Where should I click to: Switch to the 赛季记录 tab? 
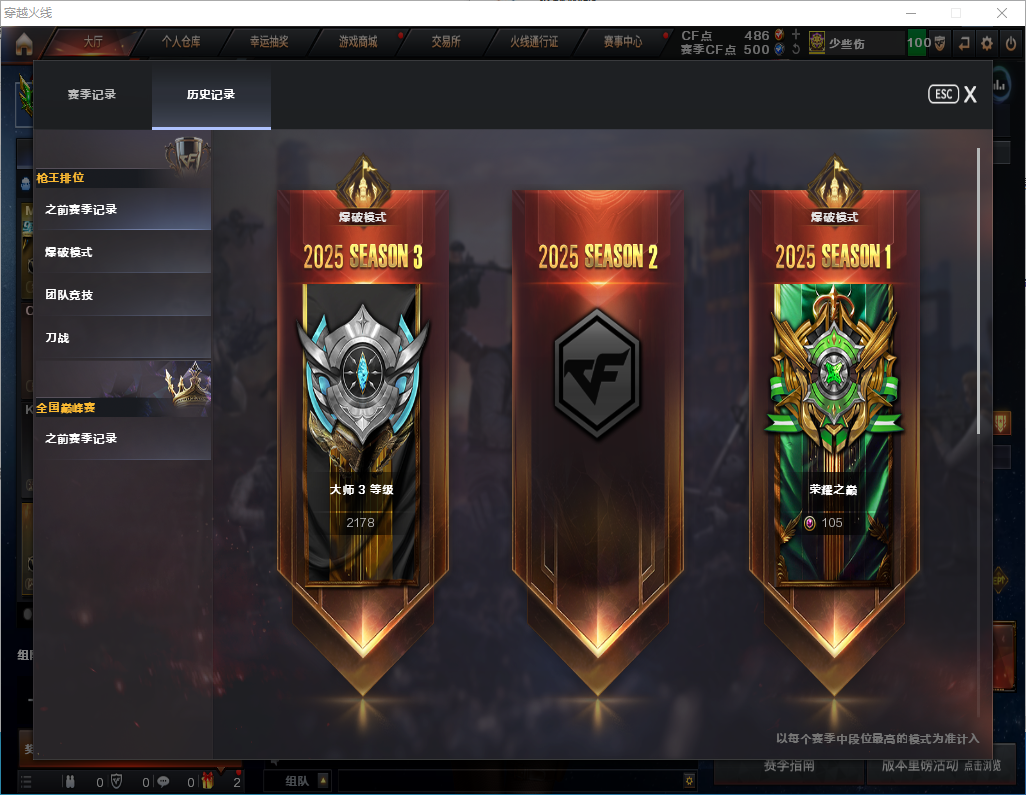(x=92, y=95)
